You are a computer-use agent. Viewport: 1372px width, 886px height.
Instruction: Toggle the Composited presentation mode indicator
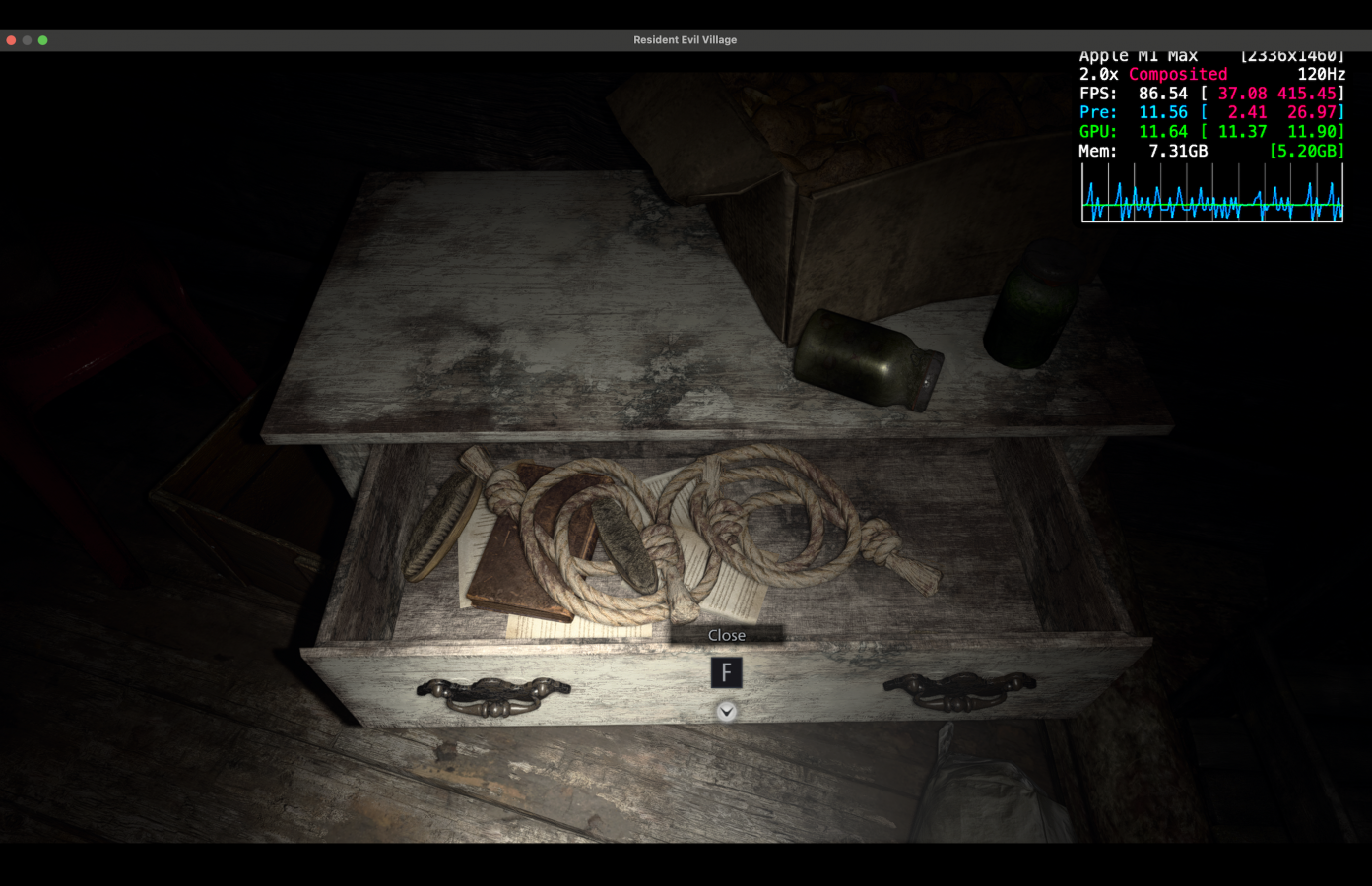pyautogui.click(x=1178, y=74)
